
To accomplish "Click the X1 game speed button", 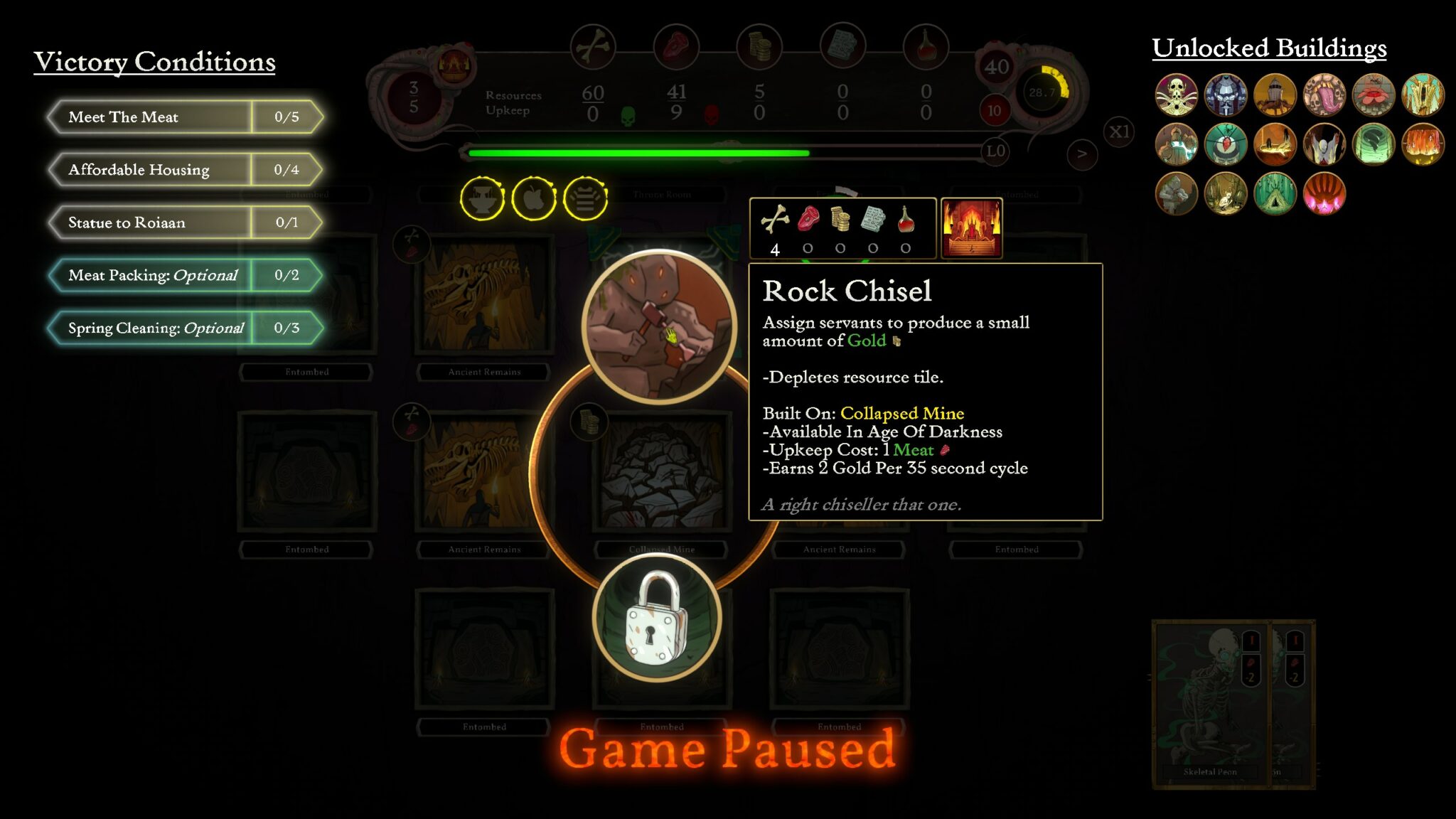I will pyautogui.click(x=1119, y=132).
